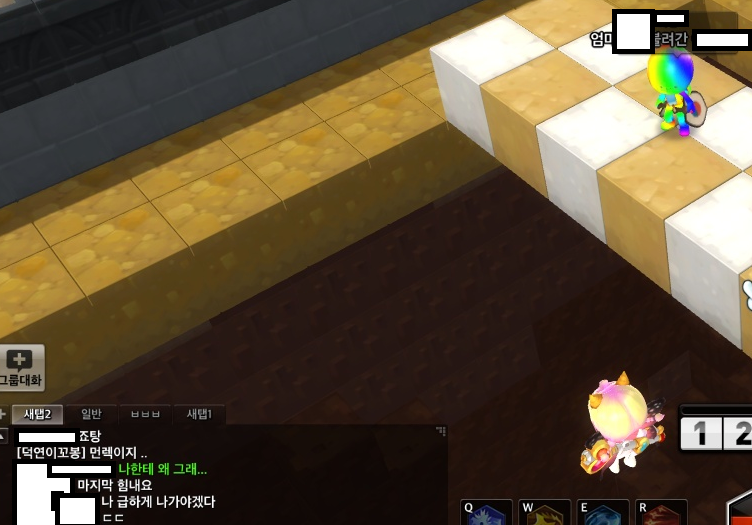Screen dimensions: 752x525
Task: Click the chat window corner options icon
Action: tap(440, 431)
